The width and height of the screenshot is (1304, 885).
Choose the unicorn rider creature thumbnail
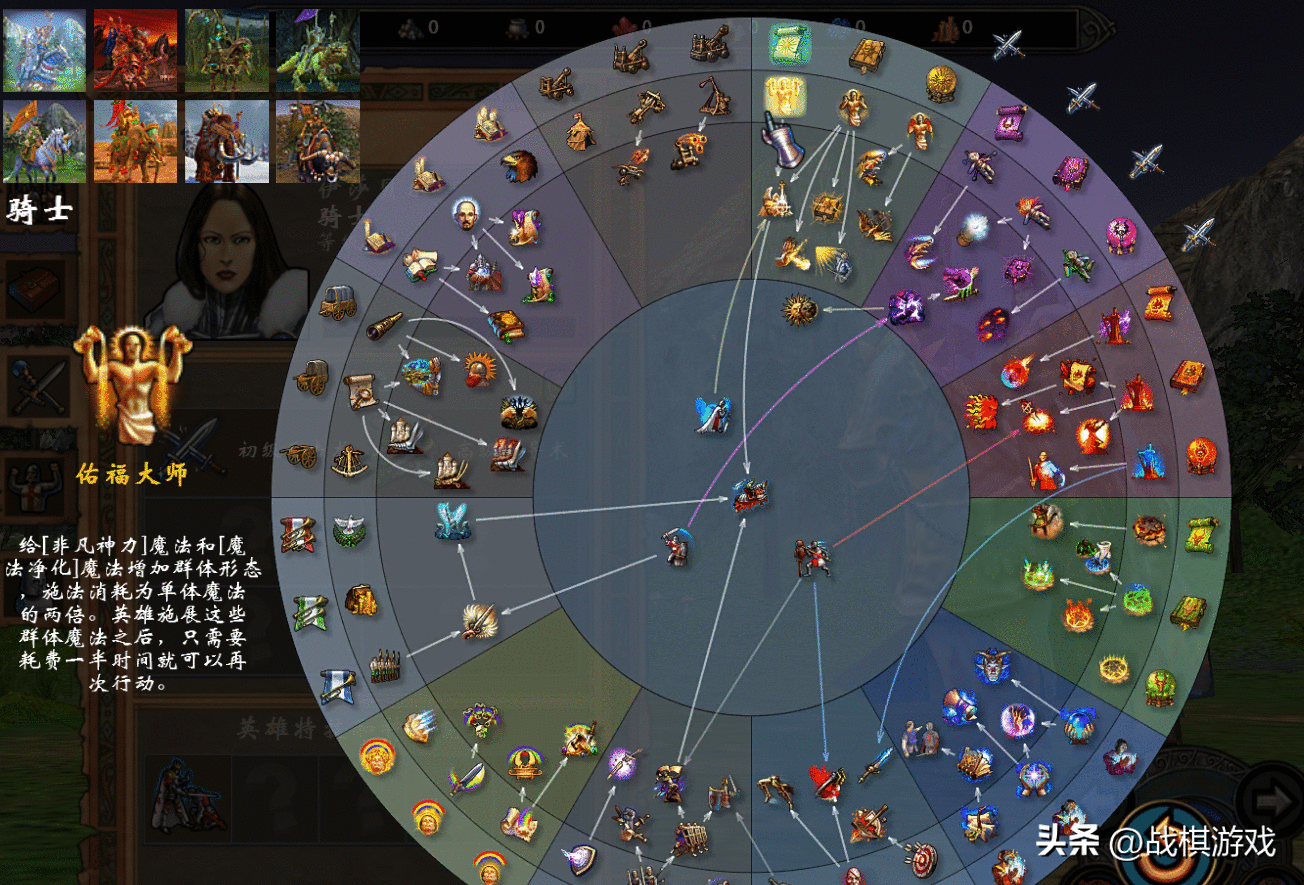point(44,141)
